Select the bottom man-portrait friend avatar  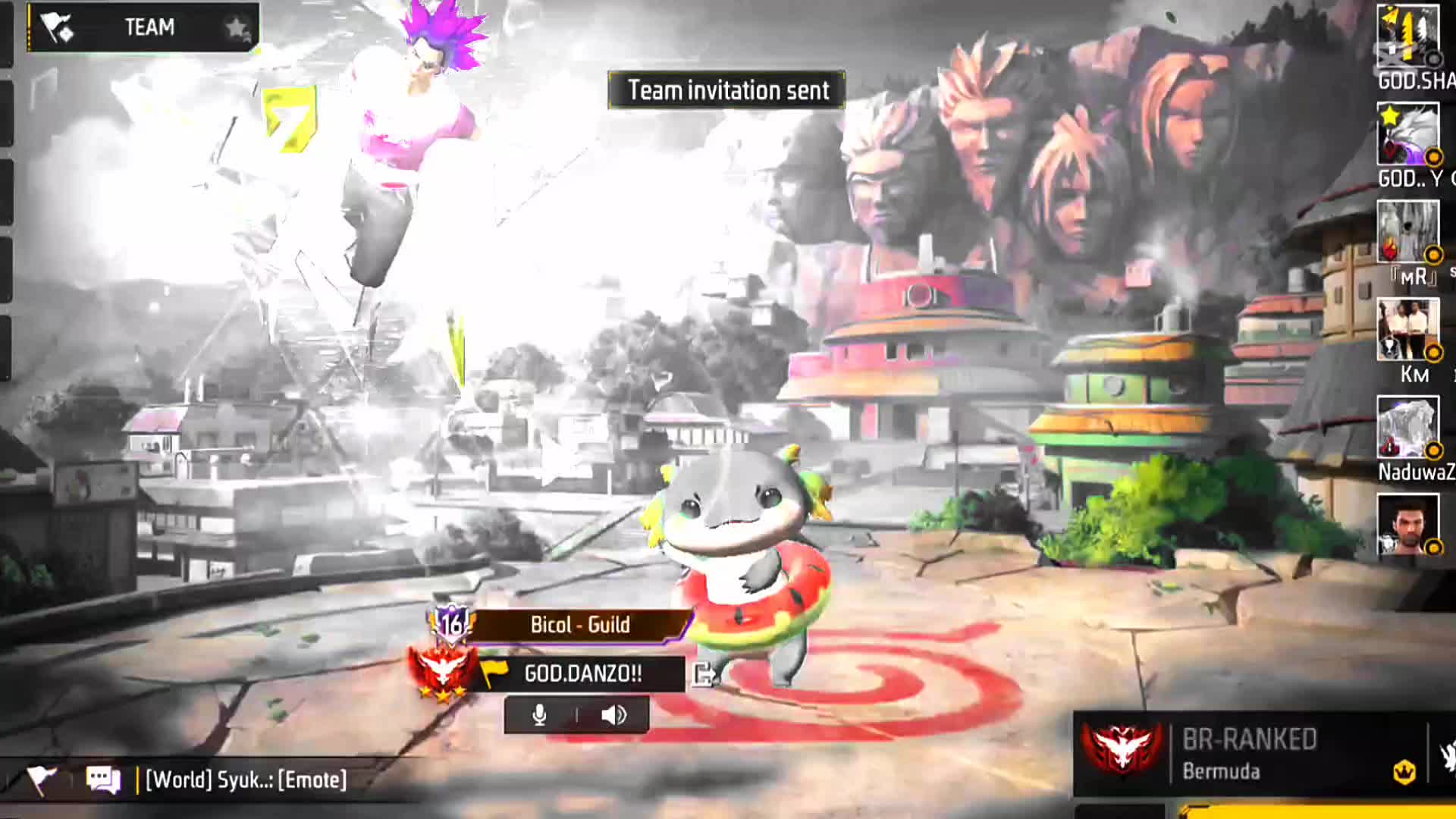(x=1407, y=525)
